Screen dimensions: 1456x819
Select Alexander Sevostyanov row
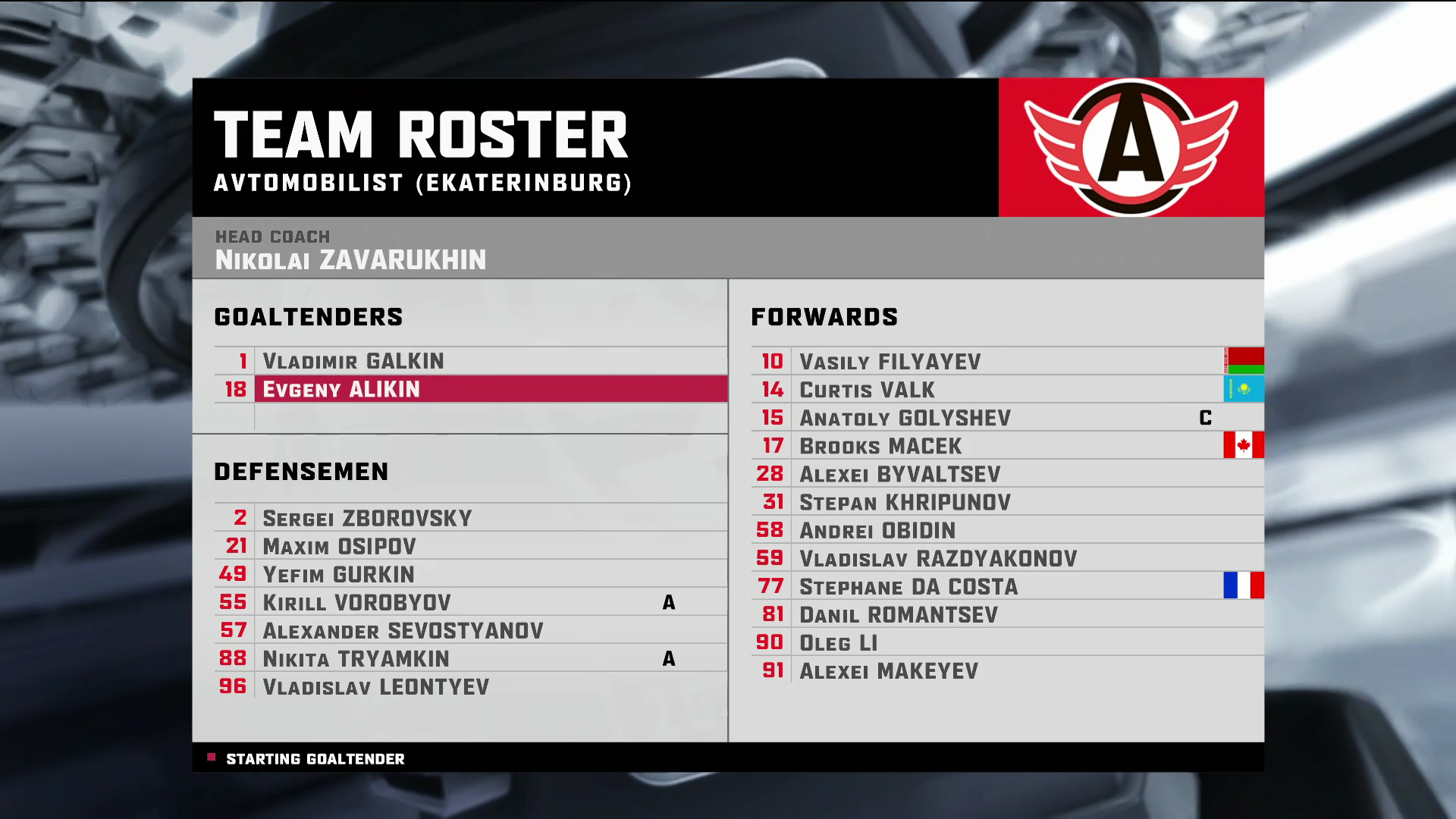pos(403,630)
